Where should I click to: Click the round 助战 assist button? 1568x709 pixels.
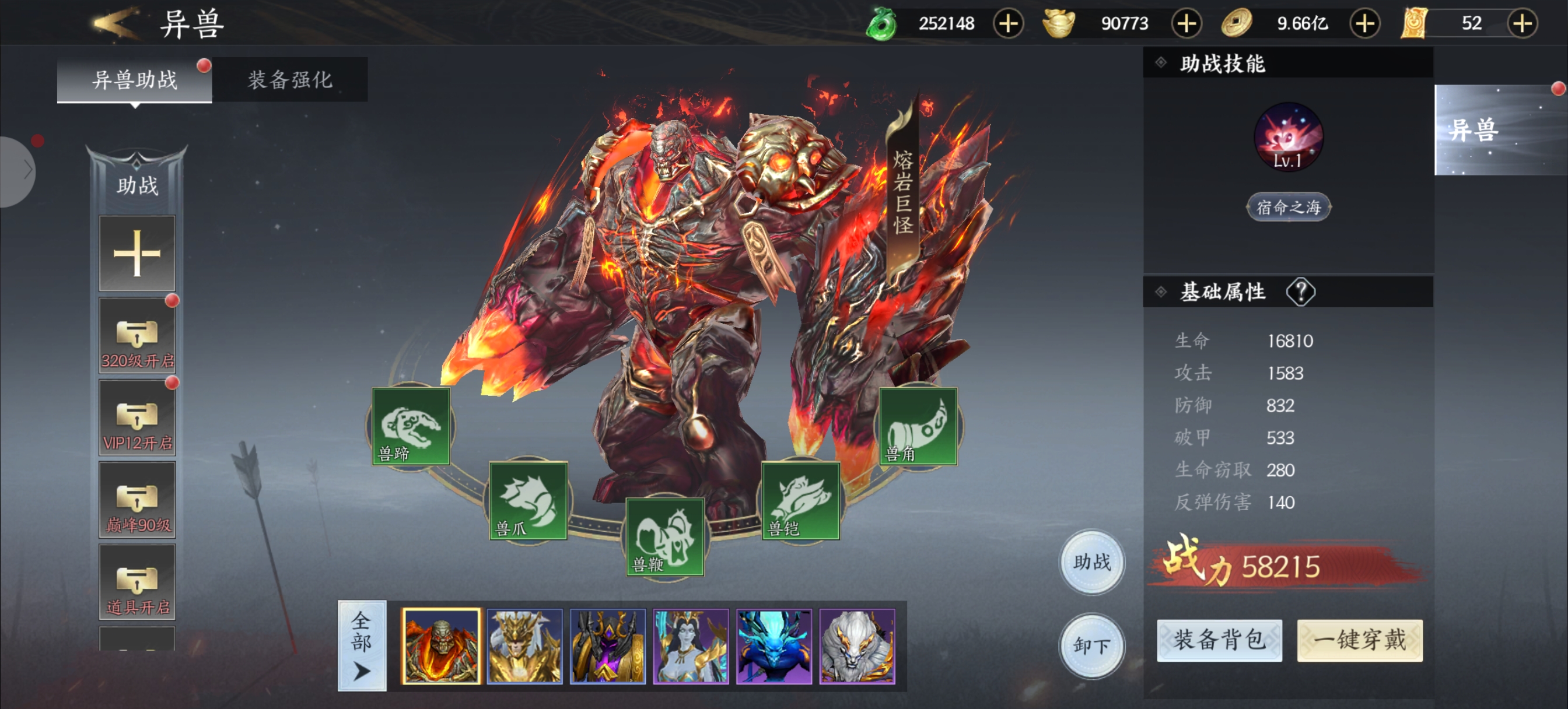(1092, 561)
